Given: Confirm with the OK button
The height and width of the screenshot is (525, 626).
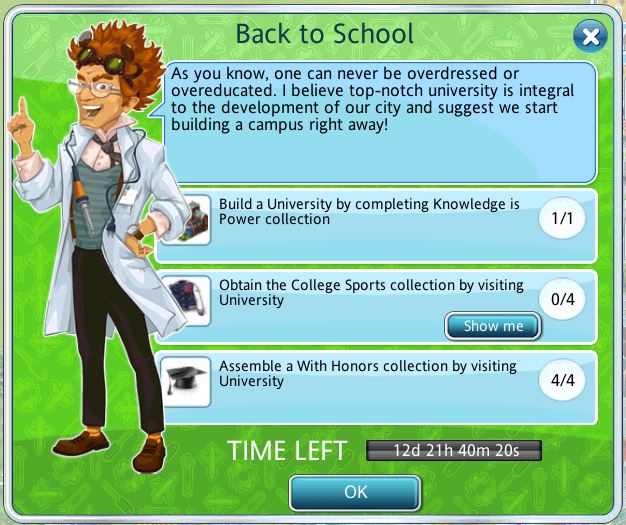Looking at the screenshot, I should click(355, 492).
